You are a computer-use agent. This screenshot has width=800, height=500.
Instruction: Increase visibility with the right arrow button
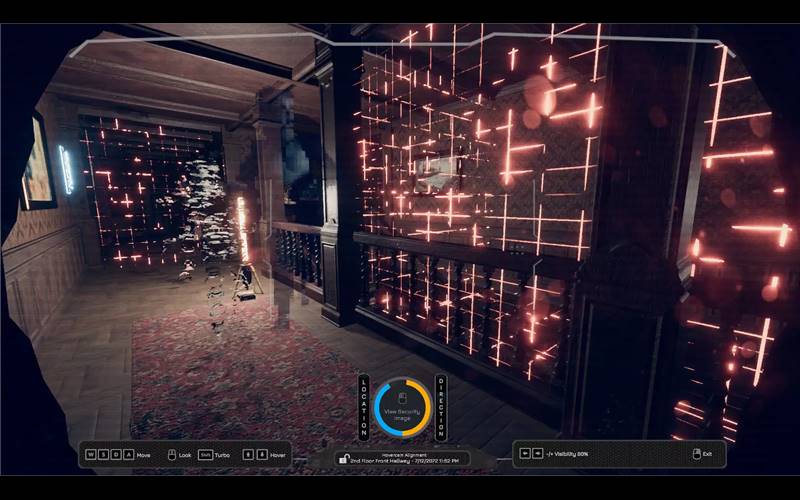point(537,454)
